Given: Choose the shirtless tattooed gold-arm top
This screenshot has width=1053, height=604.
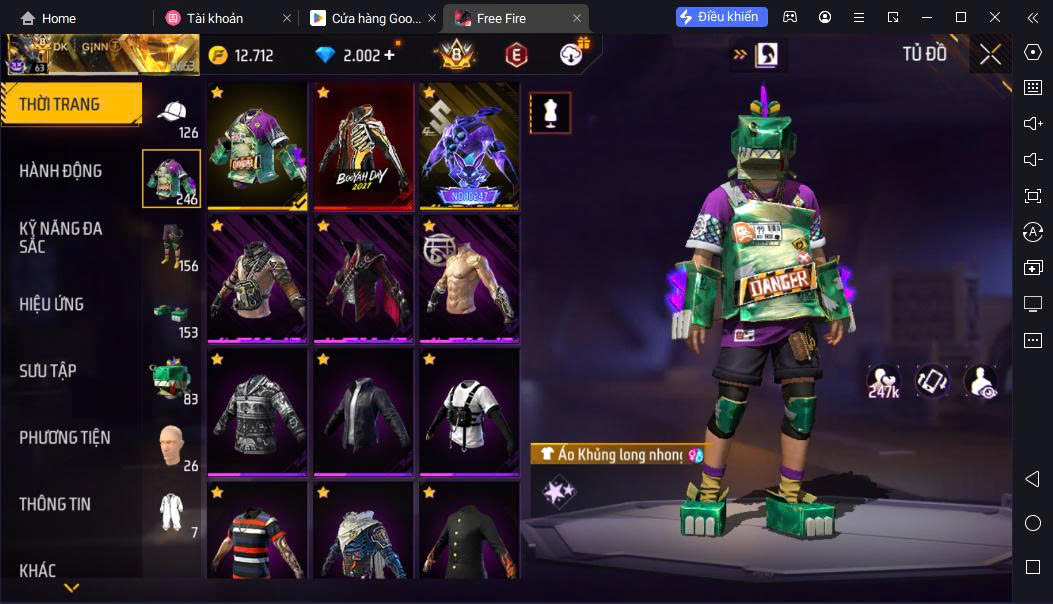Looking at the screenshot, I should coord(468,278).
